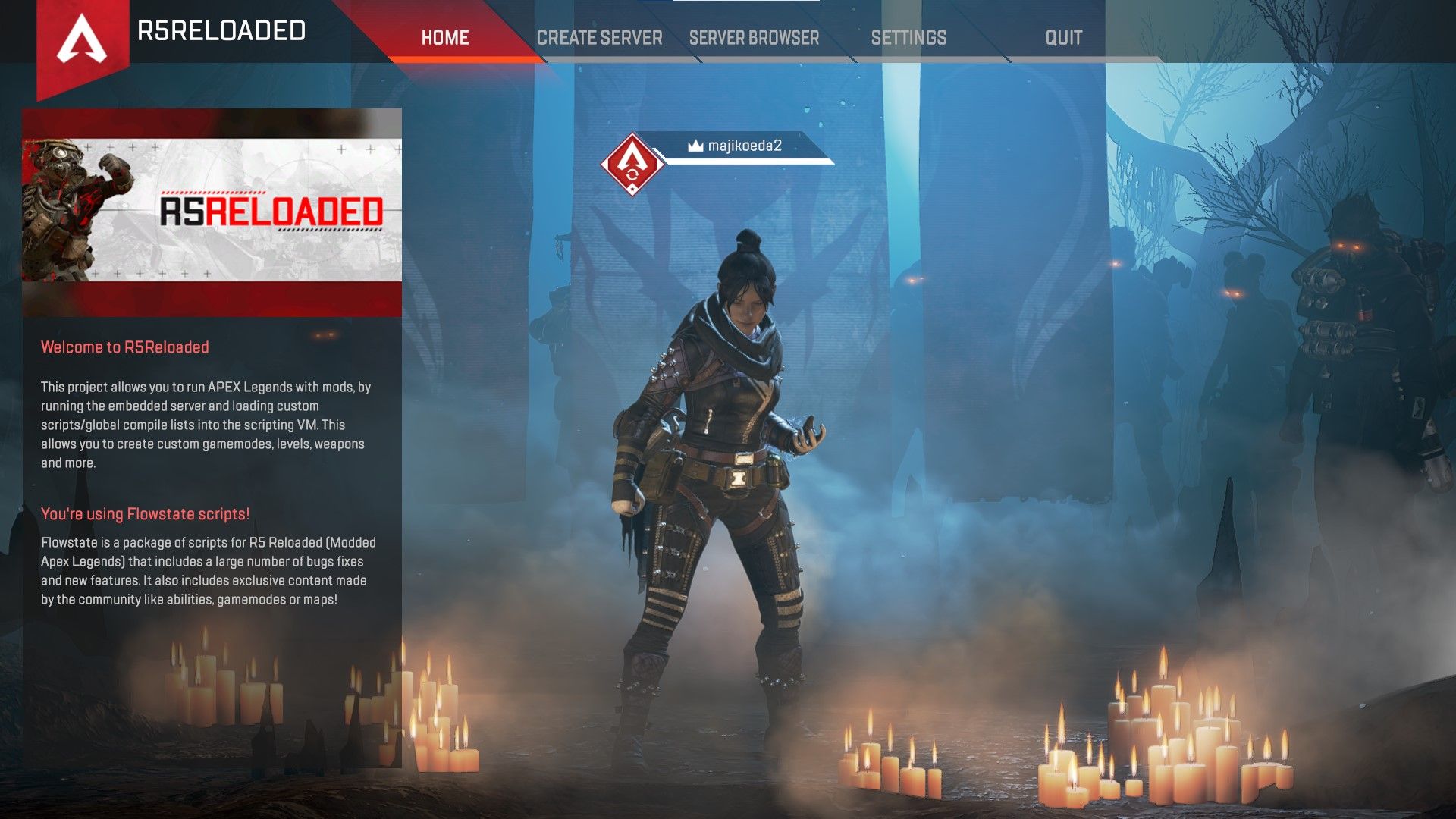Open the Settings tab
The width and height of the screenshot is (1456, 819).
point(908,37)
